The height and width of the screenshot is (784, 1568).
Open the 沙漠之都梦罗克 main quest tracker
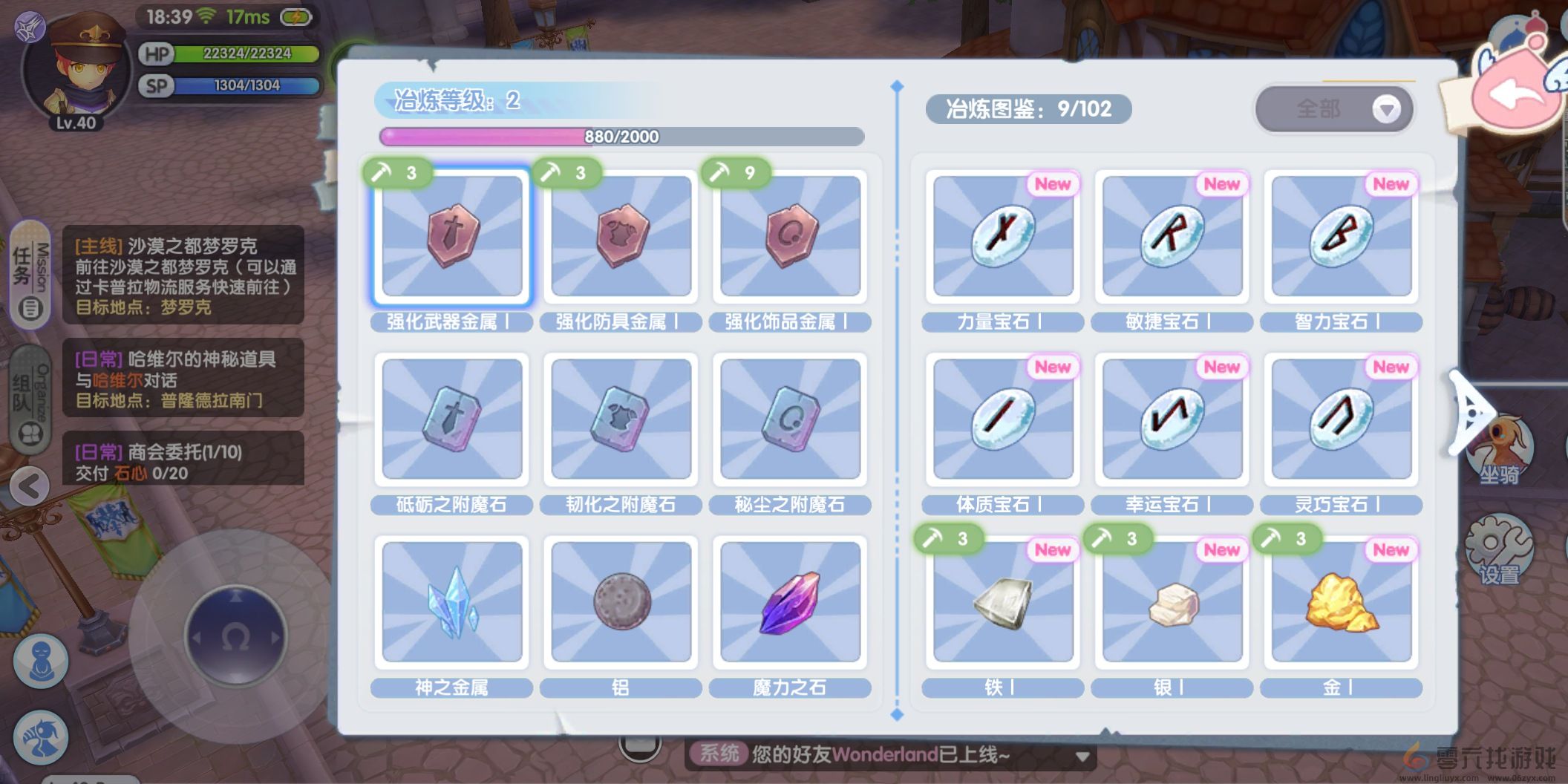(x=183, y=275)
